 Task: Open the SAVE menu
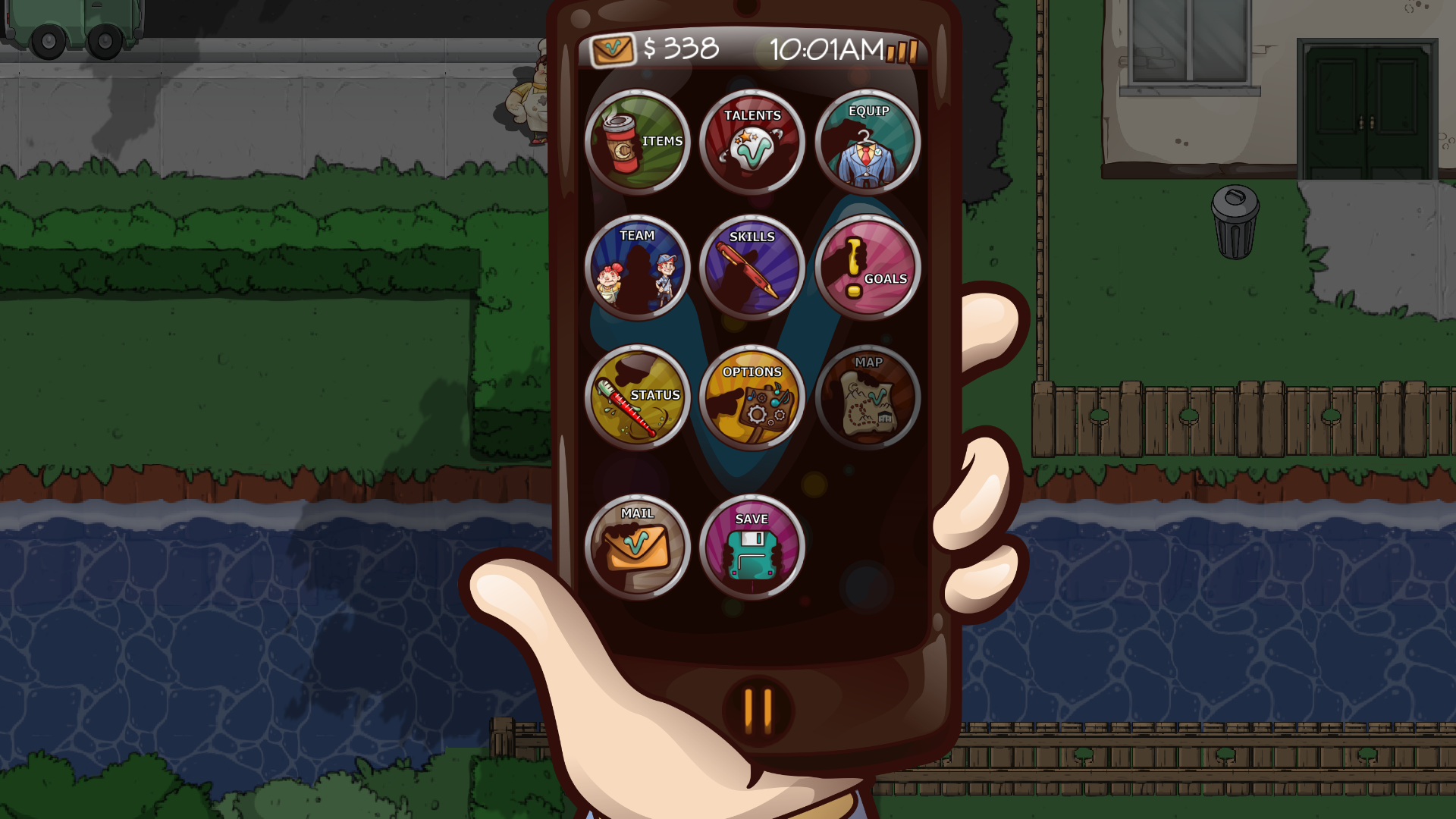[753, 548]
